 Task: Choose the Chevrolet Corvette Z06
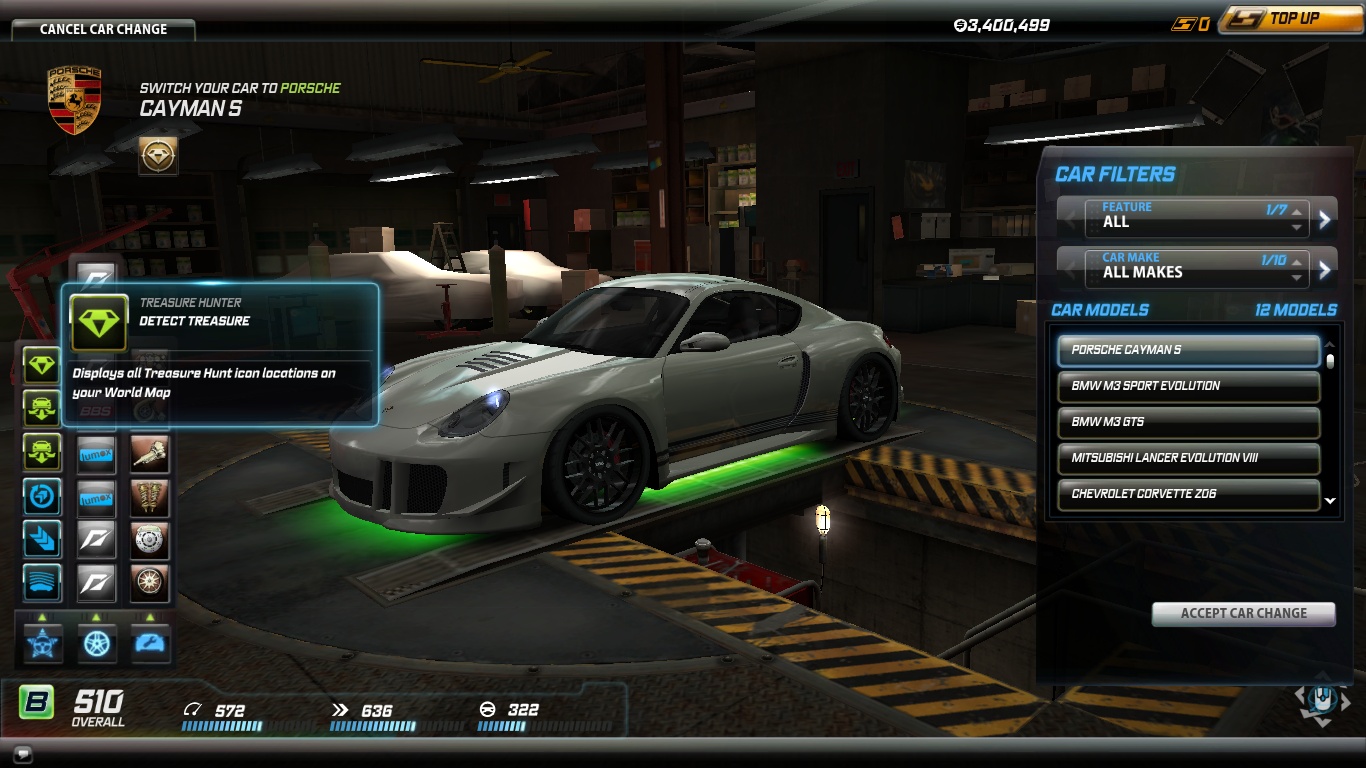[x=1188, y=494]
